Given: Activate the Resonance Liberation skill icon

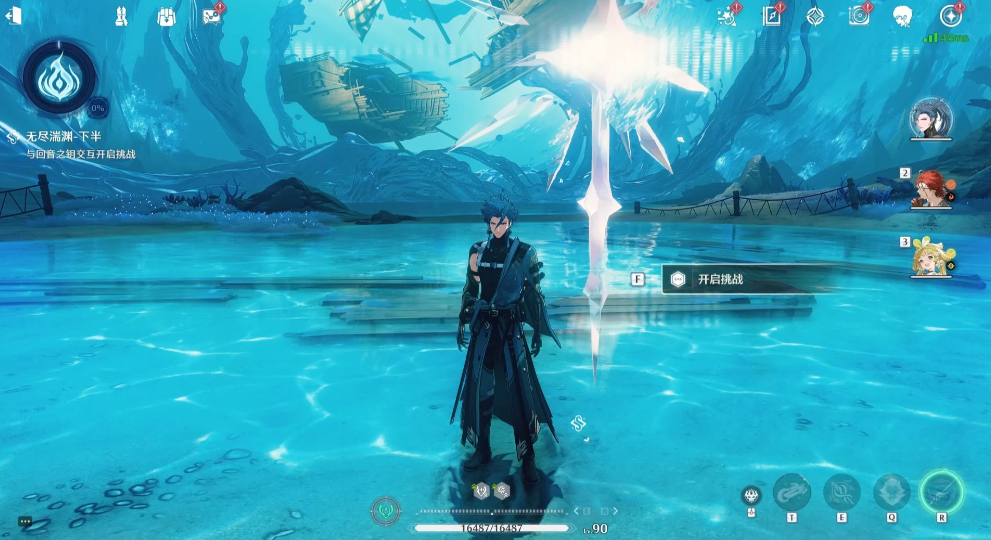Looking at the screenshot, I should coord(941,491).
